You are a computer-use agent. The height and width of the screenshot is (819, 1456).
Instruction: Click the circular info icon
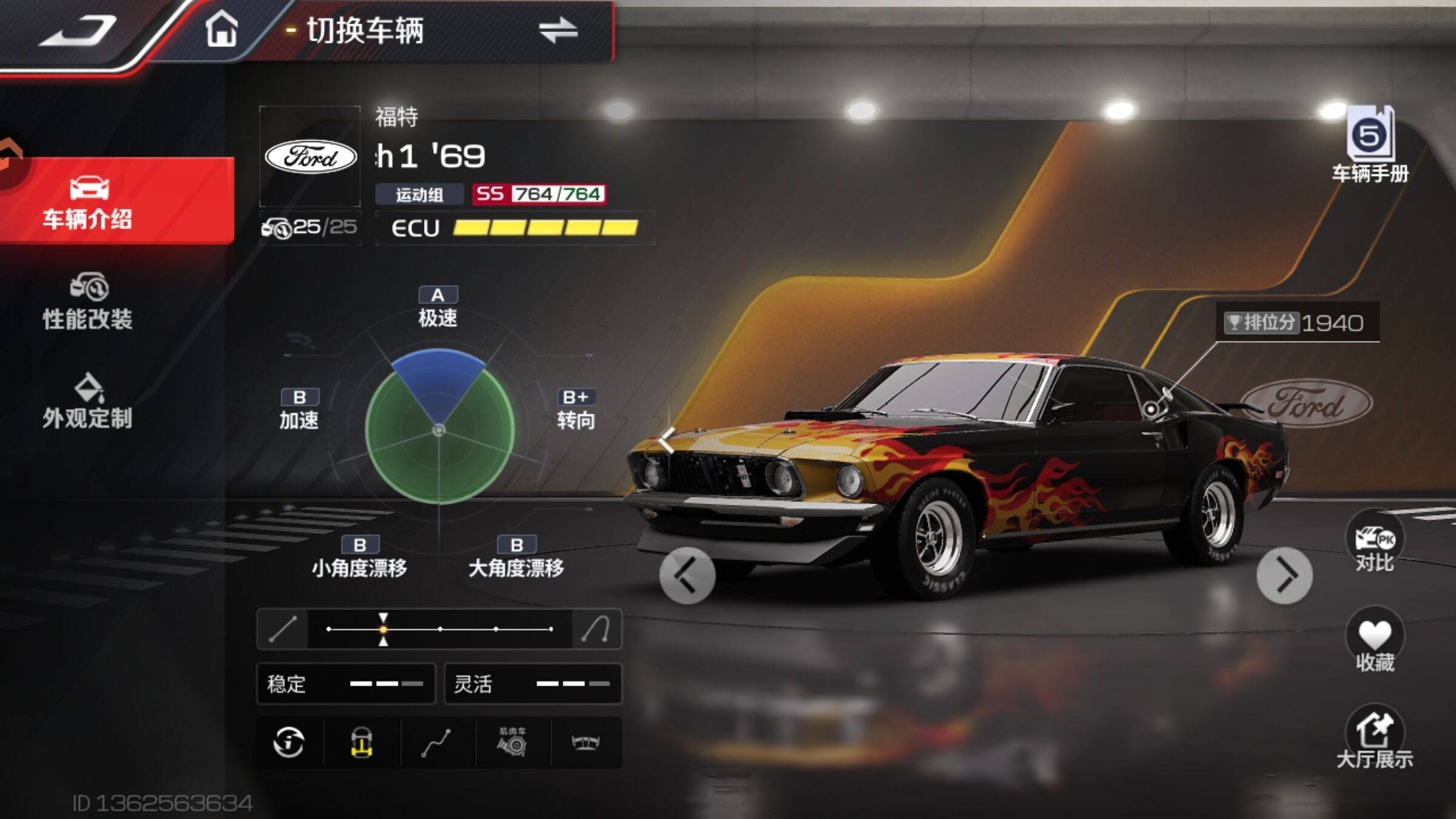click(x=289, y=742)
